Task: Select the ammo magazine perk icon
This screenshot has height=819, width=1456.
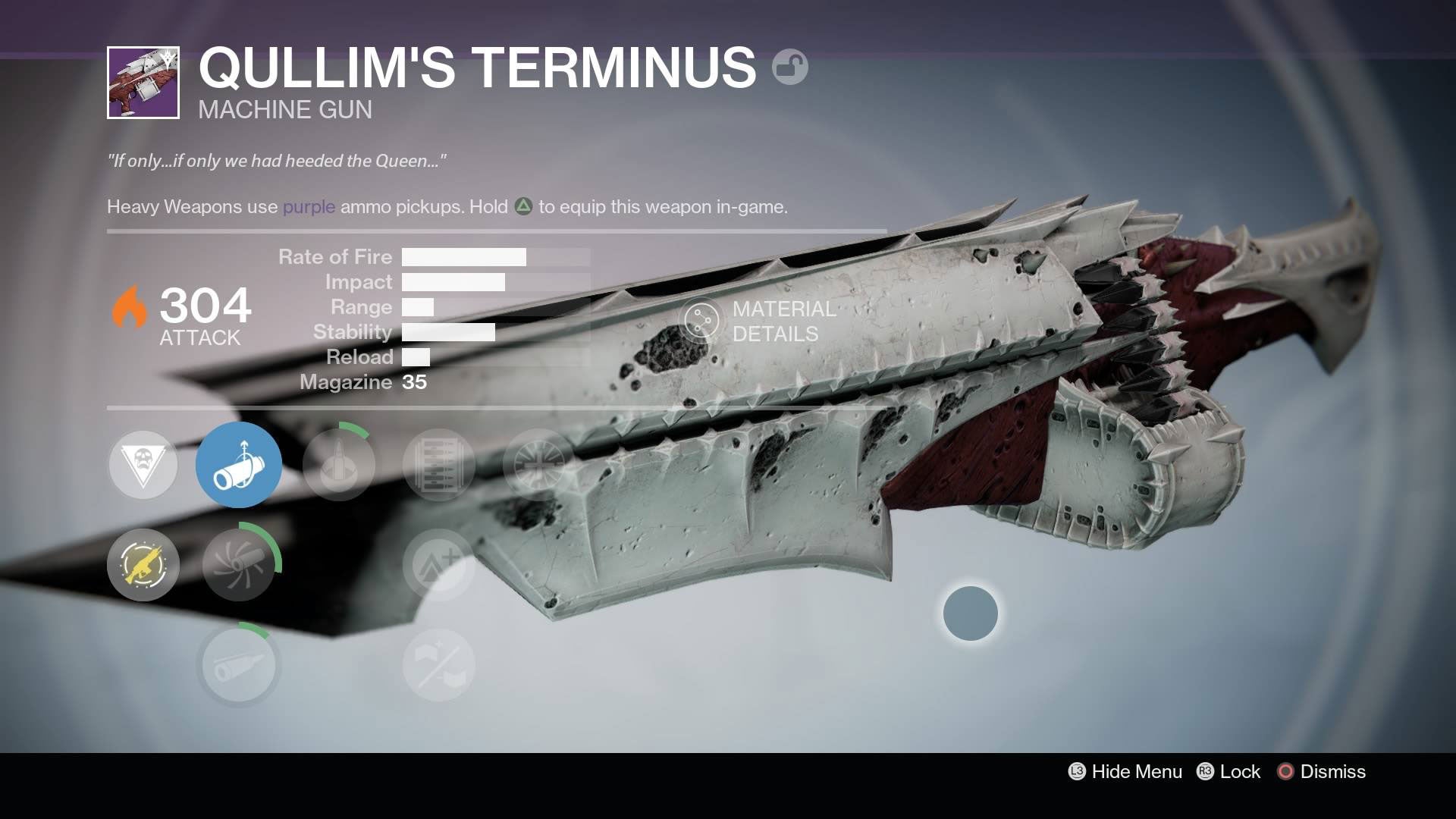Action: pyautogui.click(x=439, y=465)
